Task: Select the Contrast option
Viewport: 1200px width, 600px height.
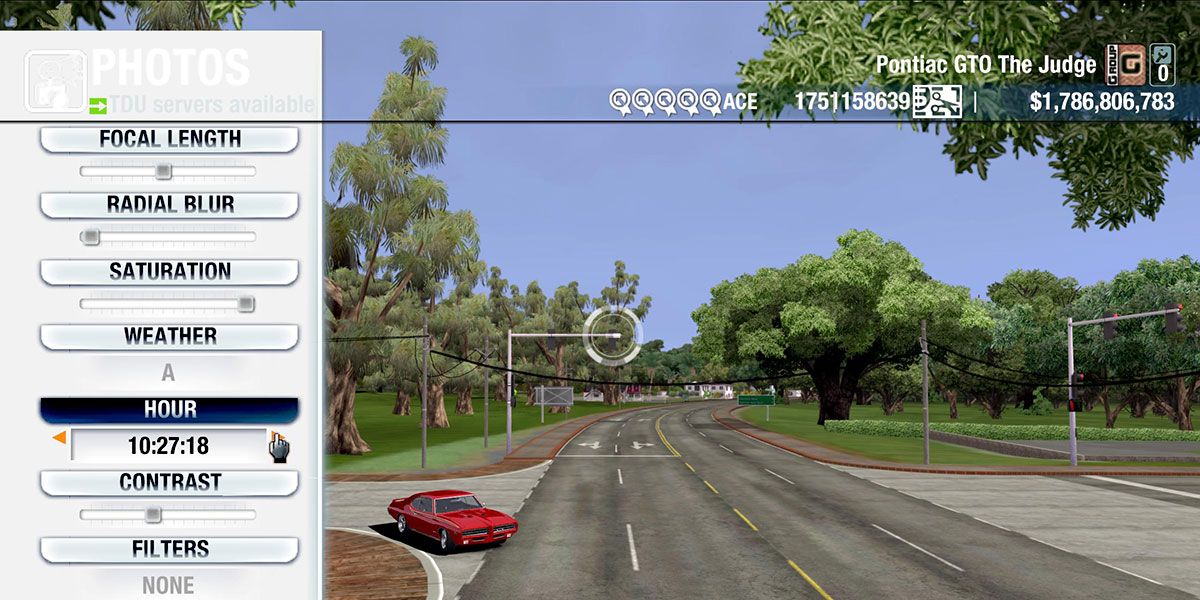Action: point(169,482)
